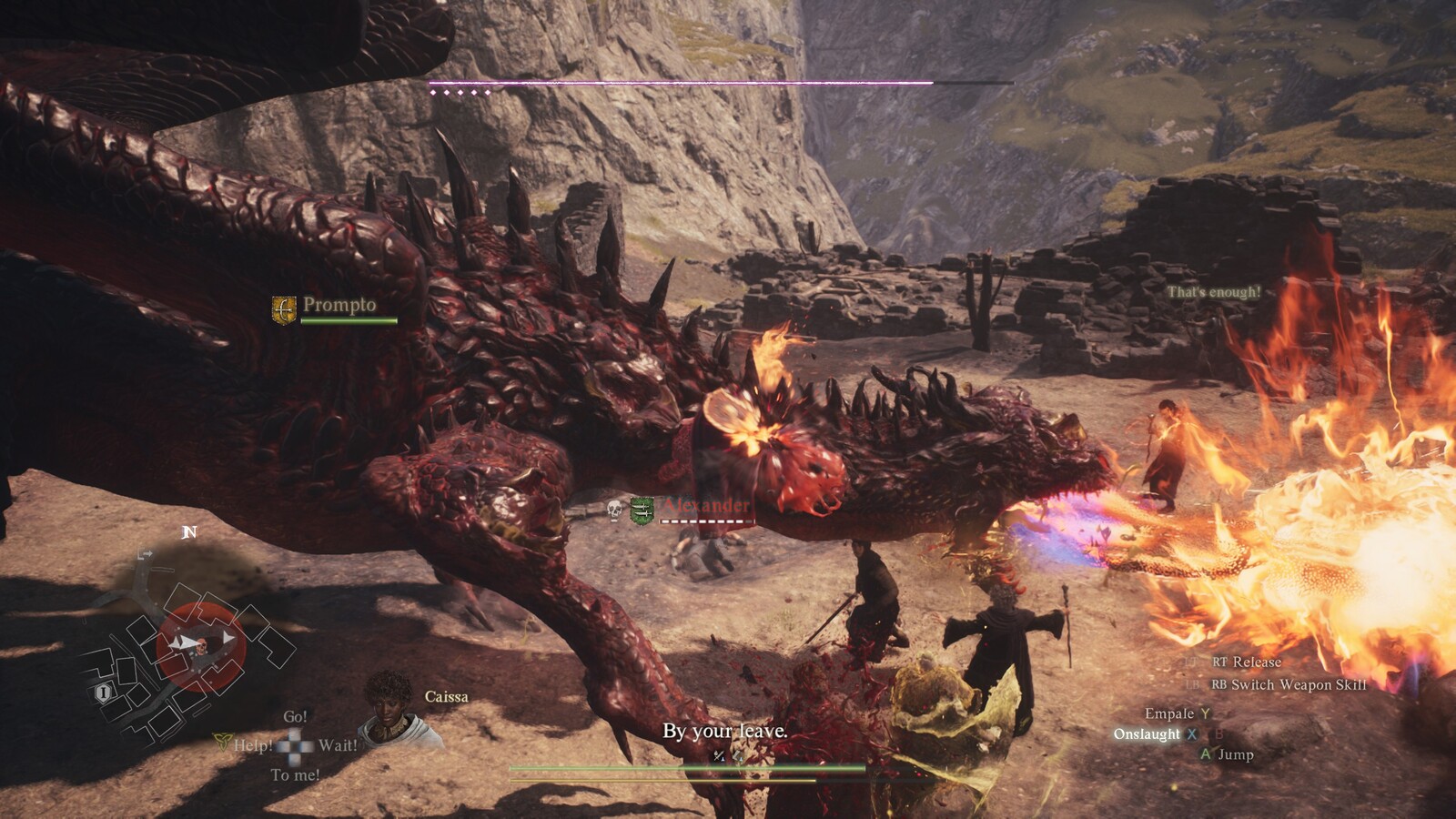1456x819 pixels.
Task: Choose the "Go!" pawn command
Action: pos(295,717)
